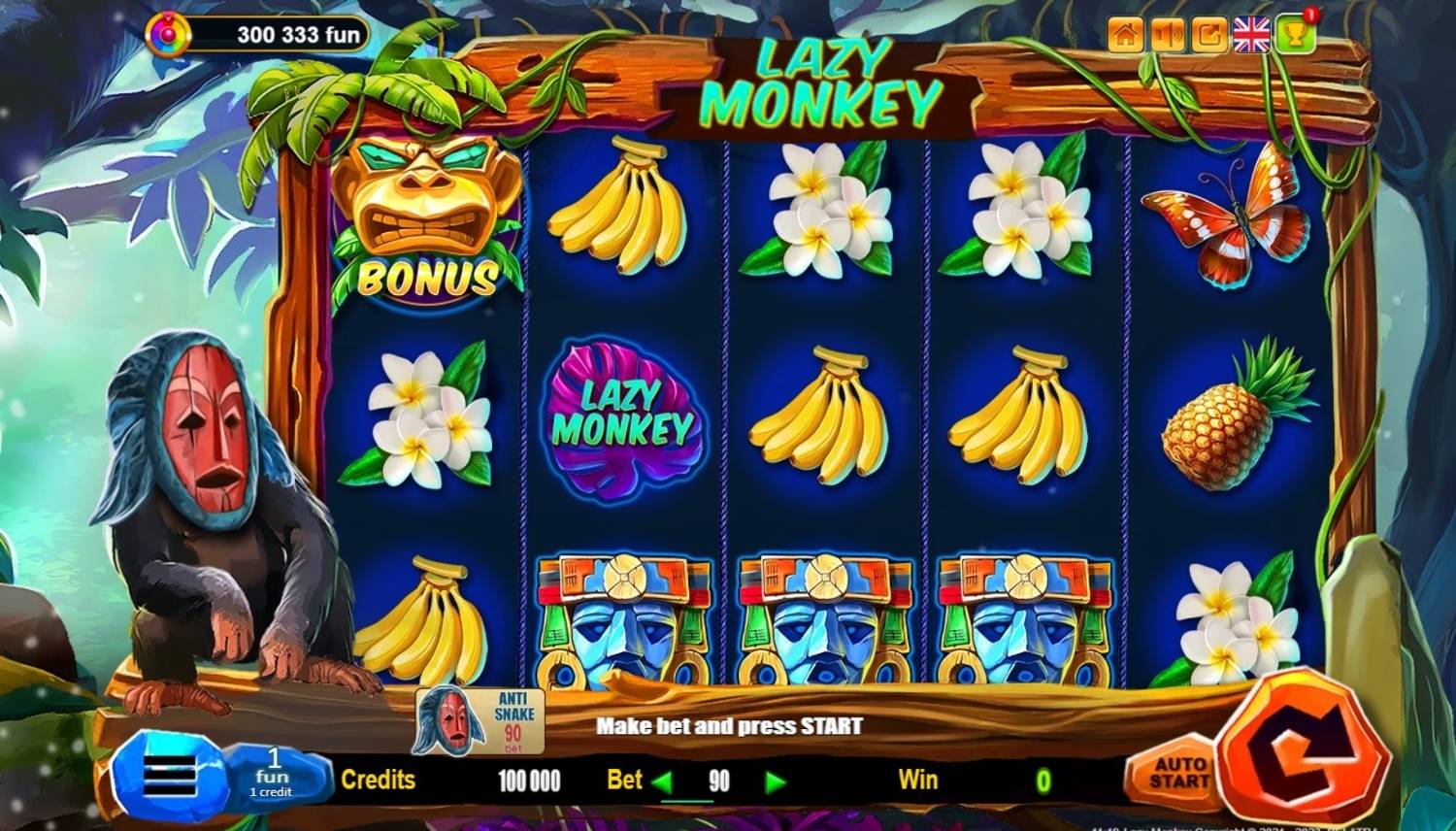Change the coin denomination (1 fun) button
This screenshot has width=1456, height=831.
pos(274,775)
